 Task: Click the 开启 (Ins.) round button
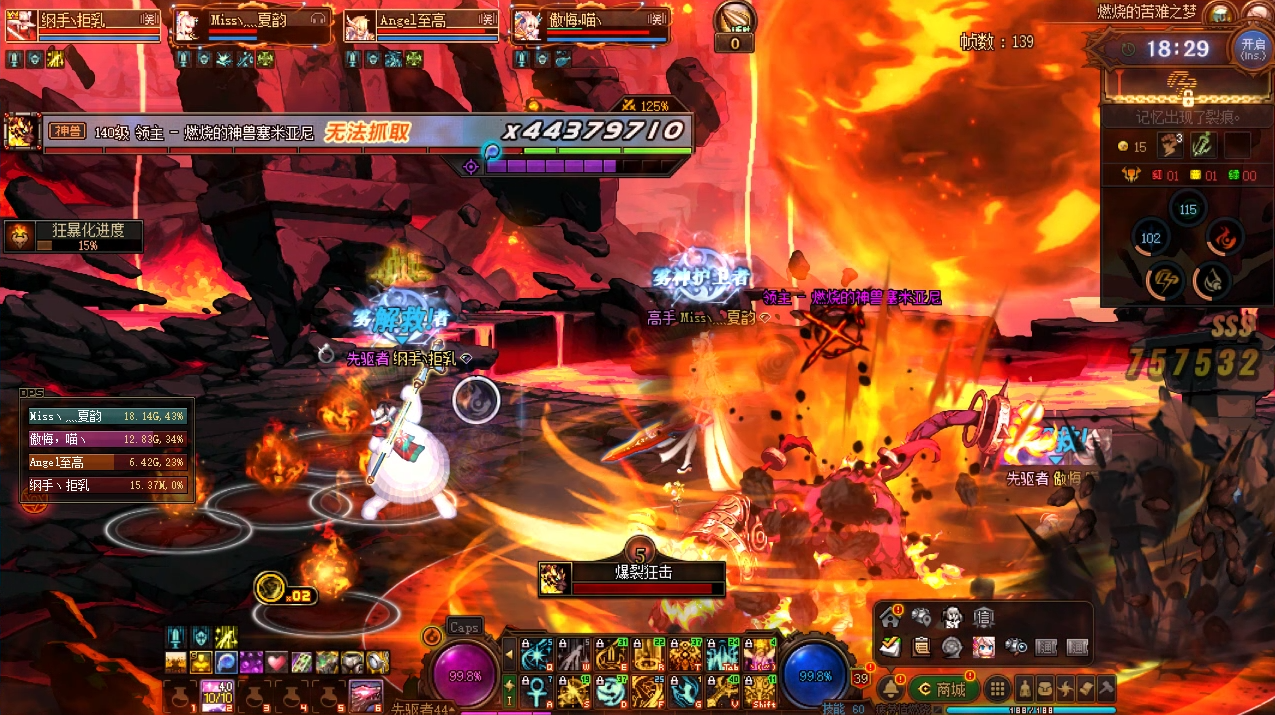pyautogui.click(x=1253, y=47)
